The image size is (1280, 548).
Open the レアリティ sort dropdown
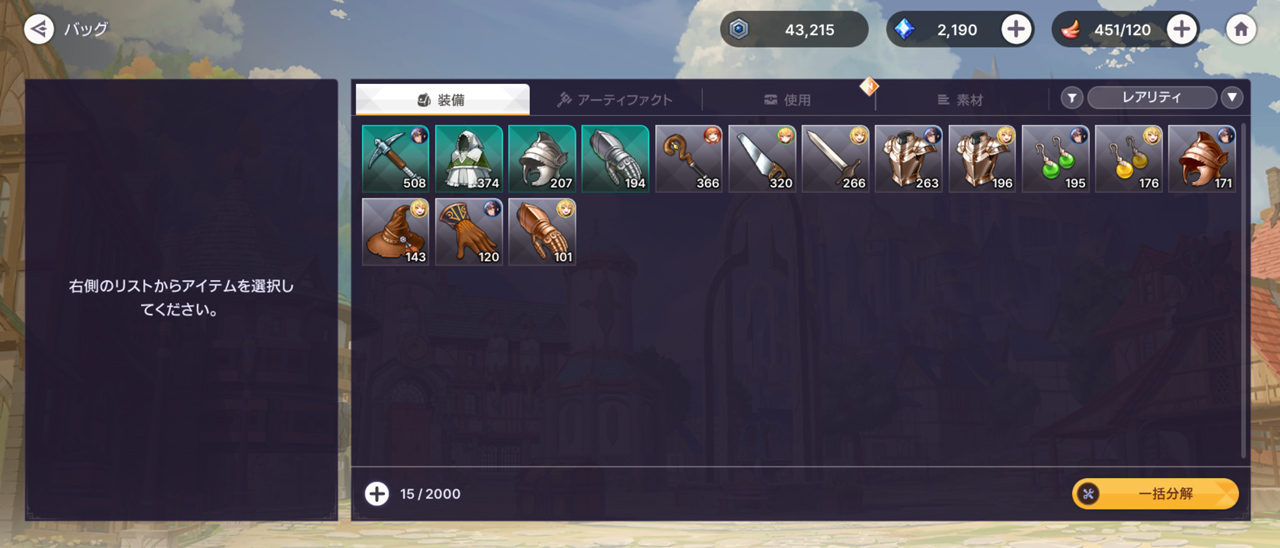[1151, 97]
